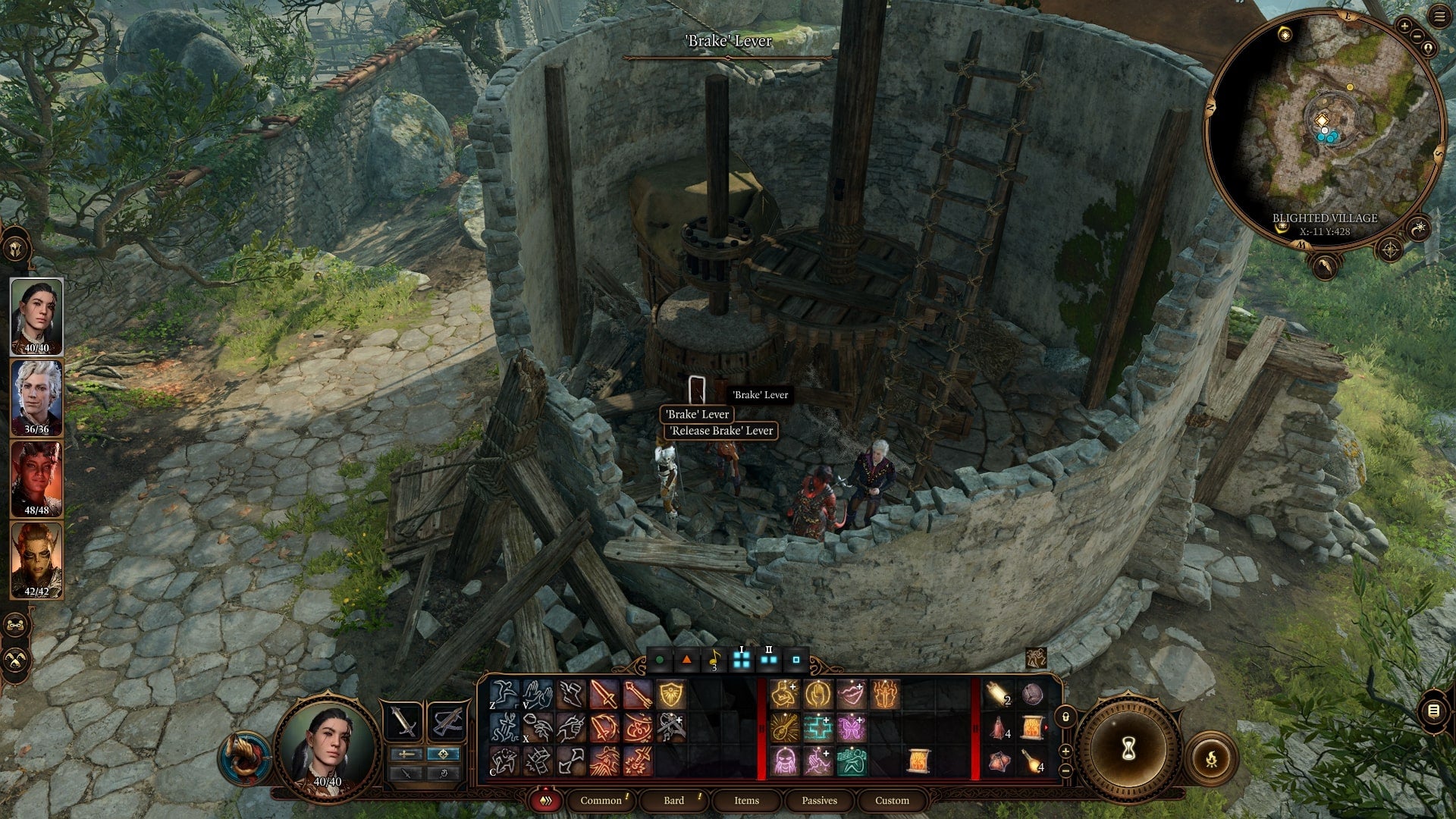1456x819 pixels.
Task: Switch to the Custom hotbar tab
Action: pos(892,800)
